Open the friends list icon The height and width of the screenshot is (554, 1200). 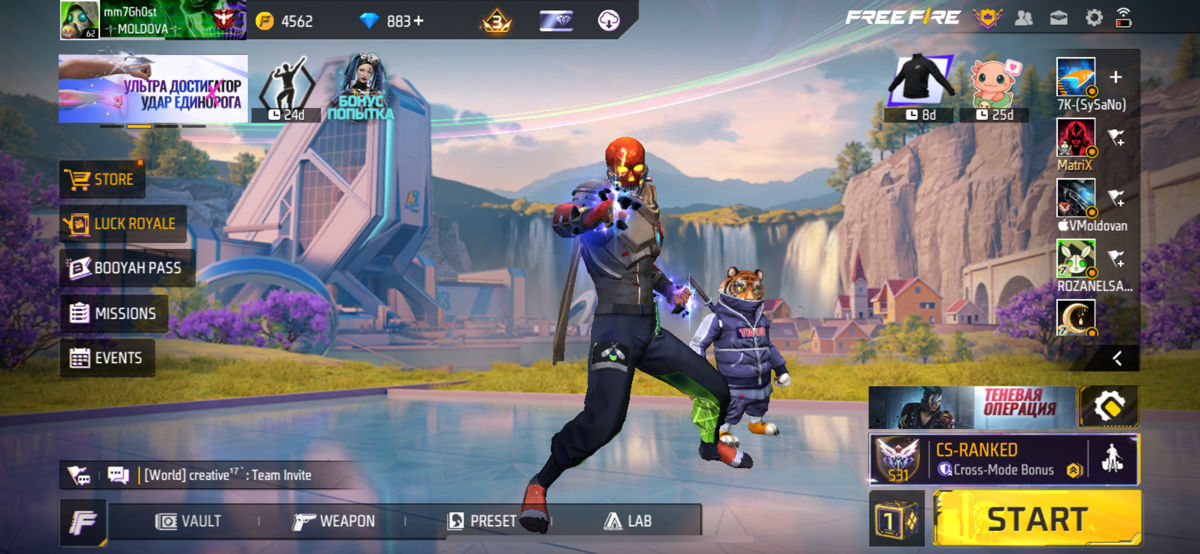point(1023,17)
